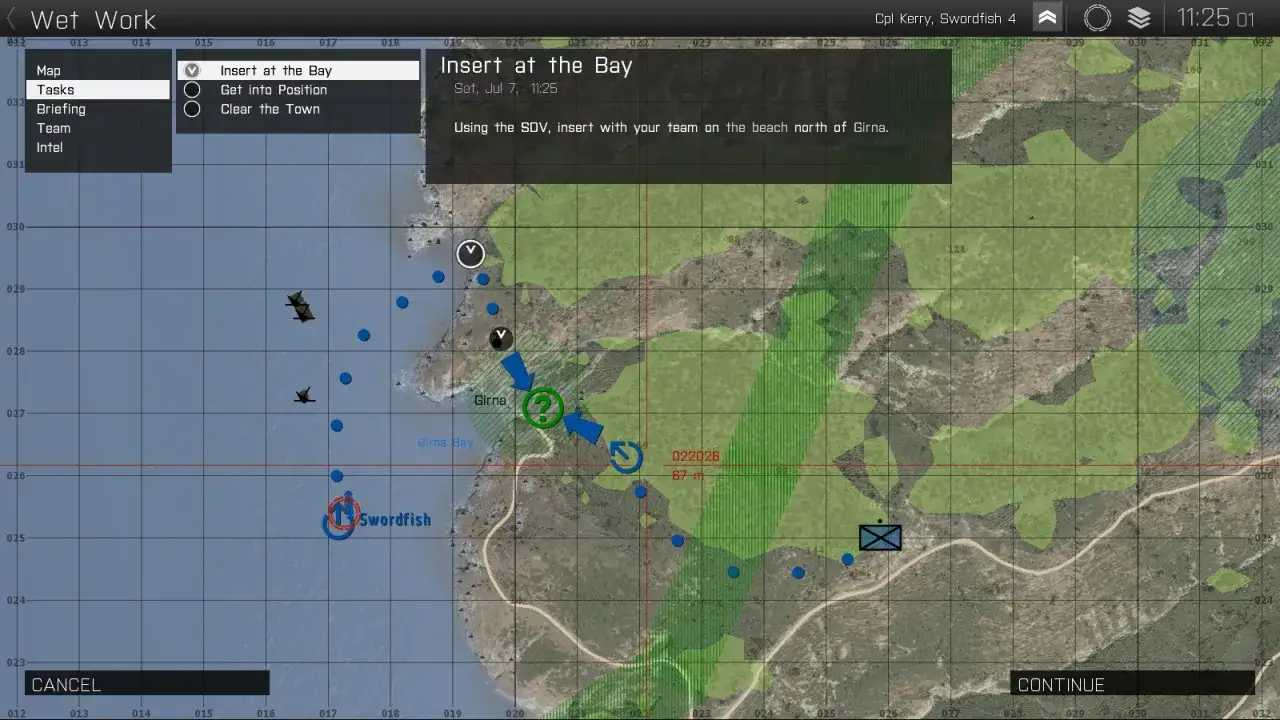This screenshot has width=1280, height=720.
Task: Click the blue curved arrow marker on the map
Action: pos(625,456)
